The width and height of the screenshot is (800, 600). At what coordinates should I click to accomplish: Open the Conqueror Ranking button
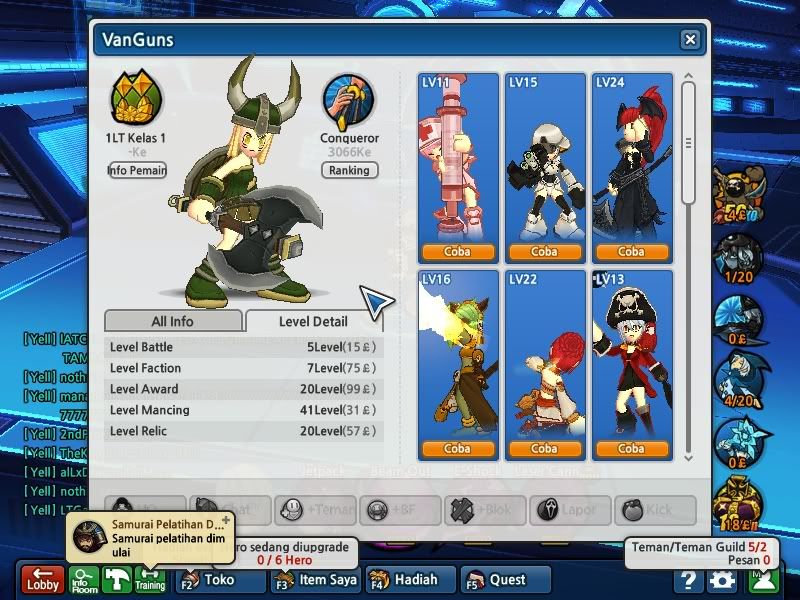coord(349,170)
